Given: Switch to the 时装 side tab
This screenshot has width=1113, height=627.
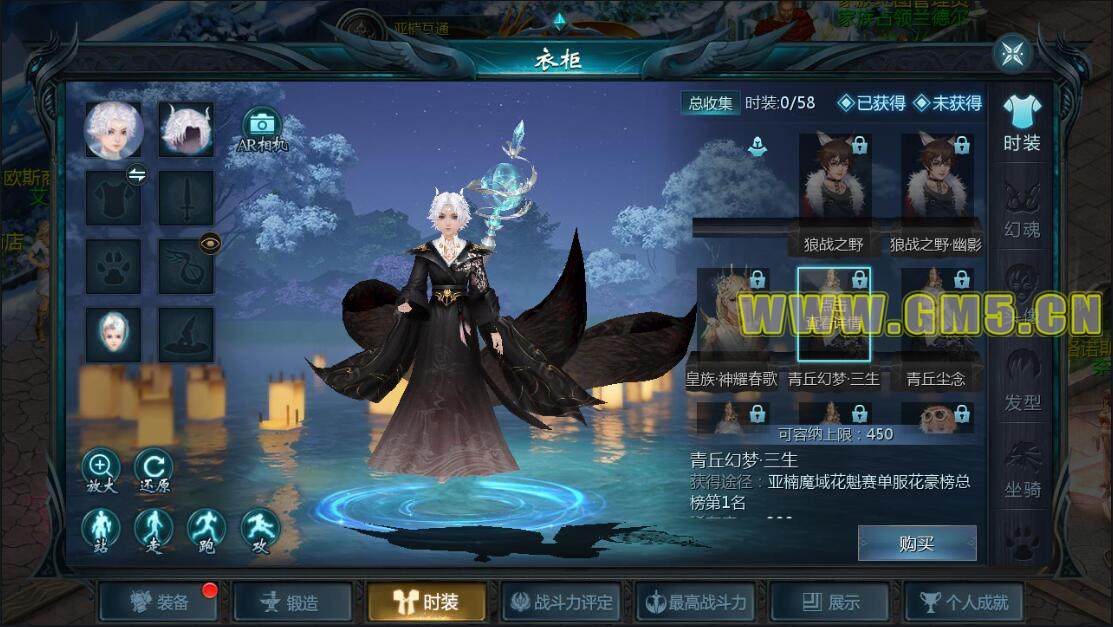Looking at the screenshot, I should [x=1021, y=122].
